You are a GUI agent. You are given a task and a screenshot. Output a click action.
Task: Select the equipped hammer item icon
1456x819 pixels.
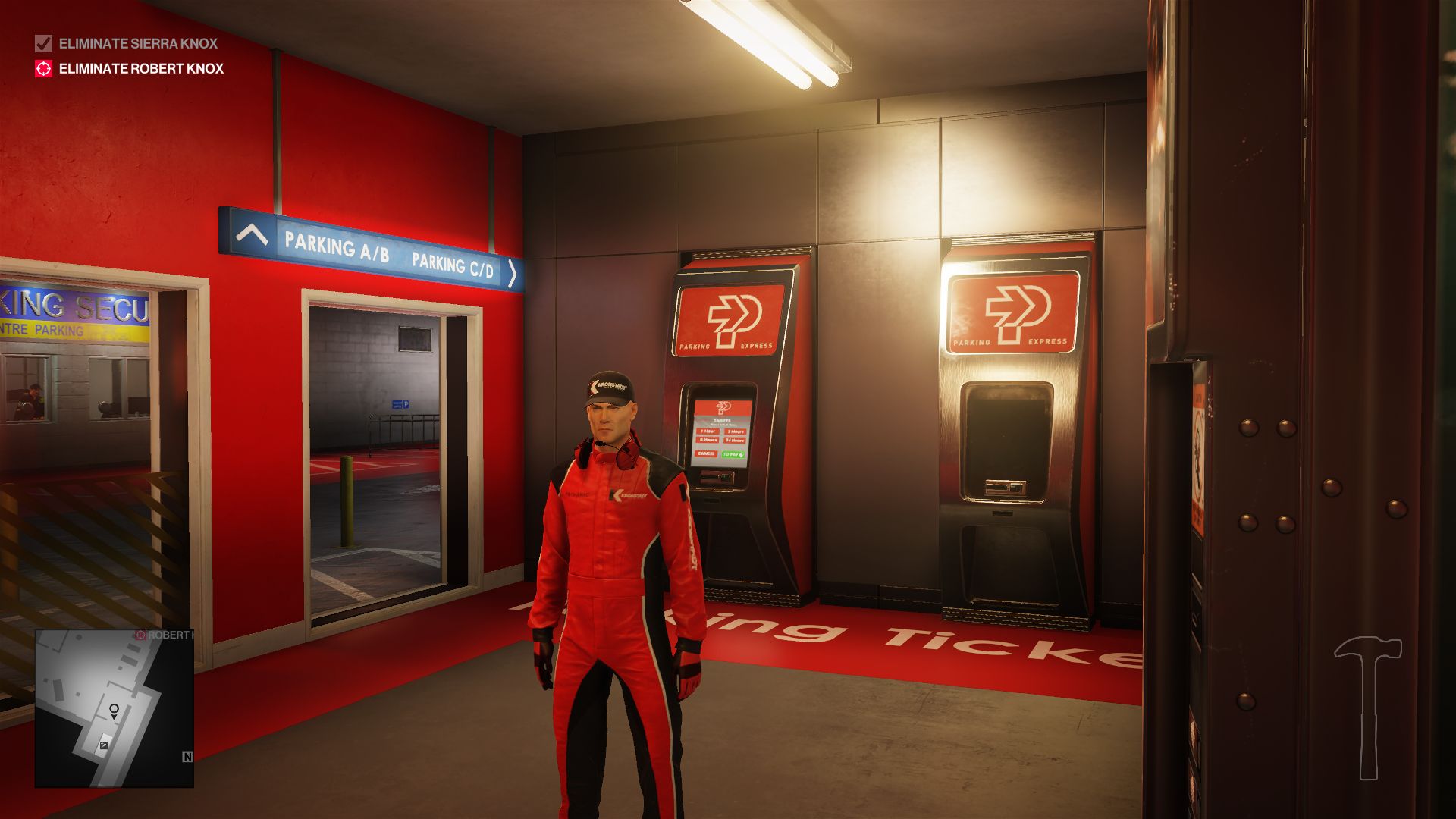[x=1368, y=707]
